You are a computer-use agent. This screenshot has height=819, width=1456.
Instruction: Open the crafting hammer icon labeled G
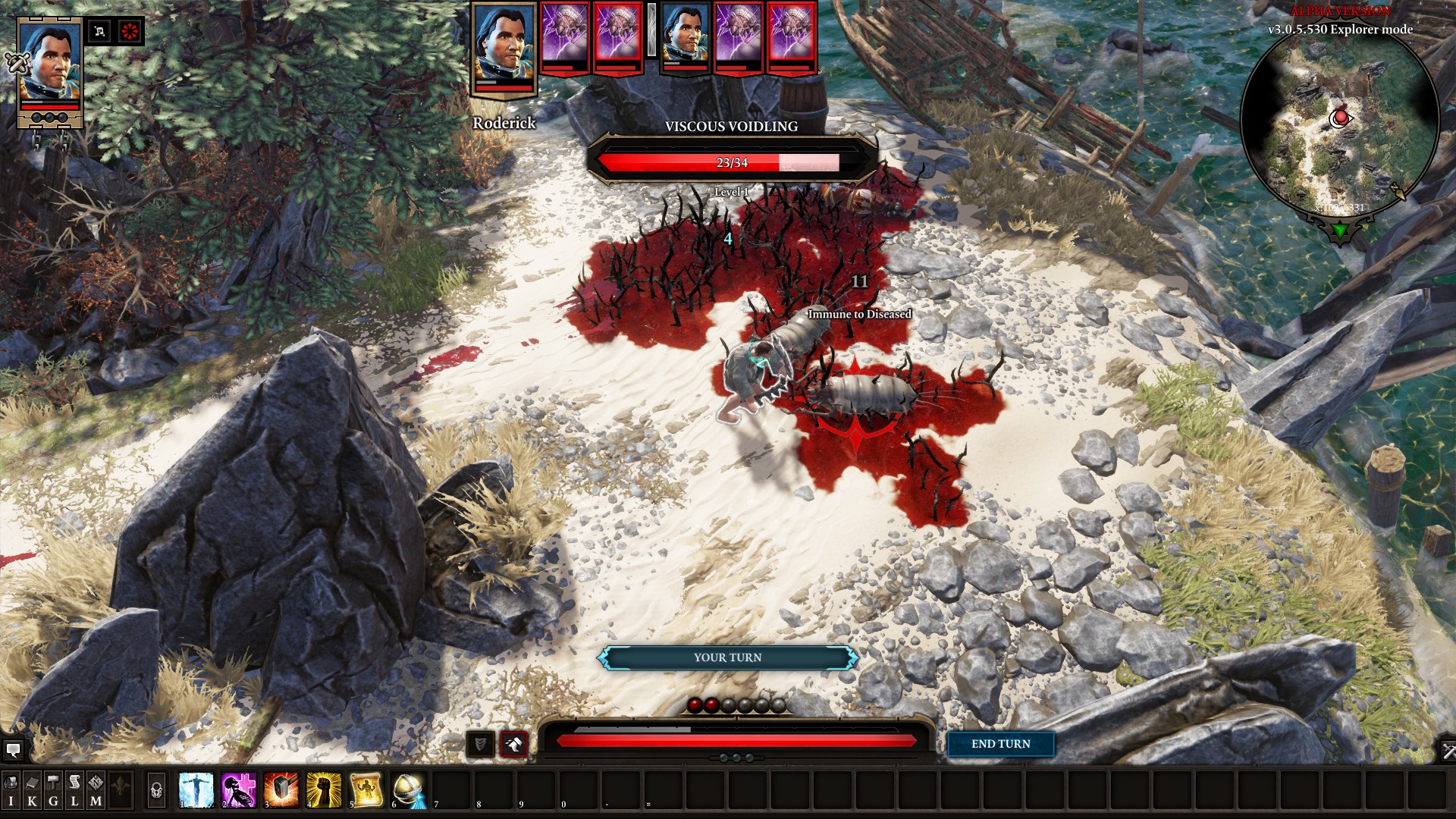[53, 789]
